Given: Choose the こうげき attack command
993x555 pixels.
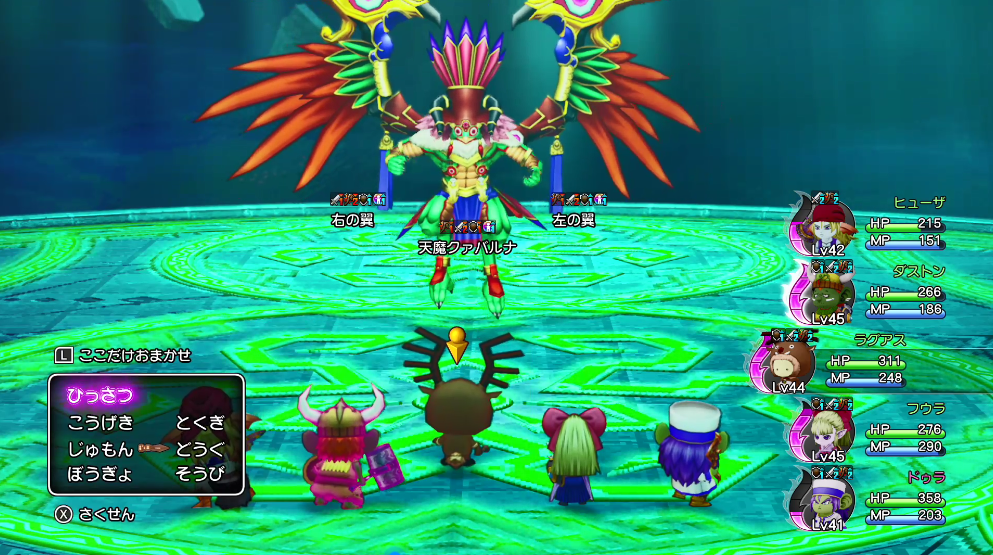Looking at the screenshot, I should pyautogui.click(x=101, y=422).
